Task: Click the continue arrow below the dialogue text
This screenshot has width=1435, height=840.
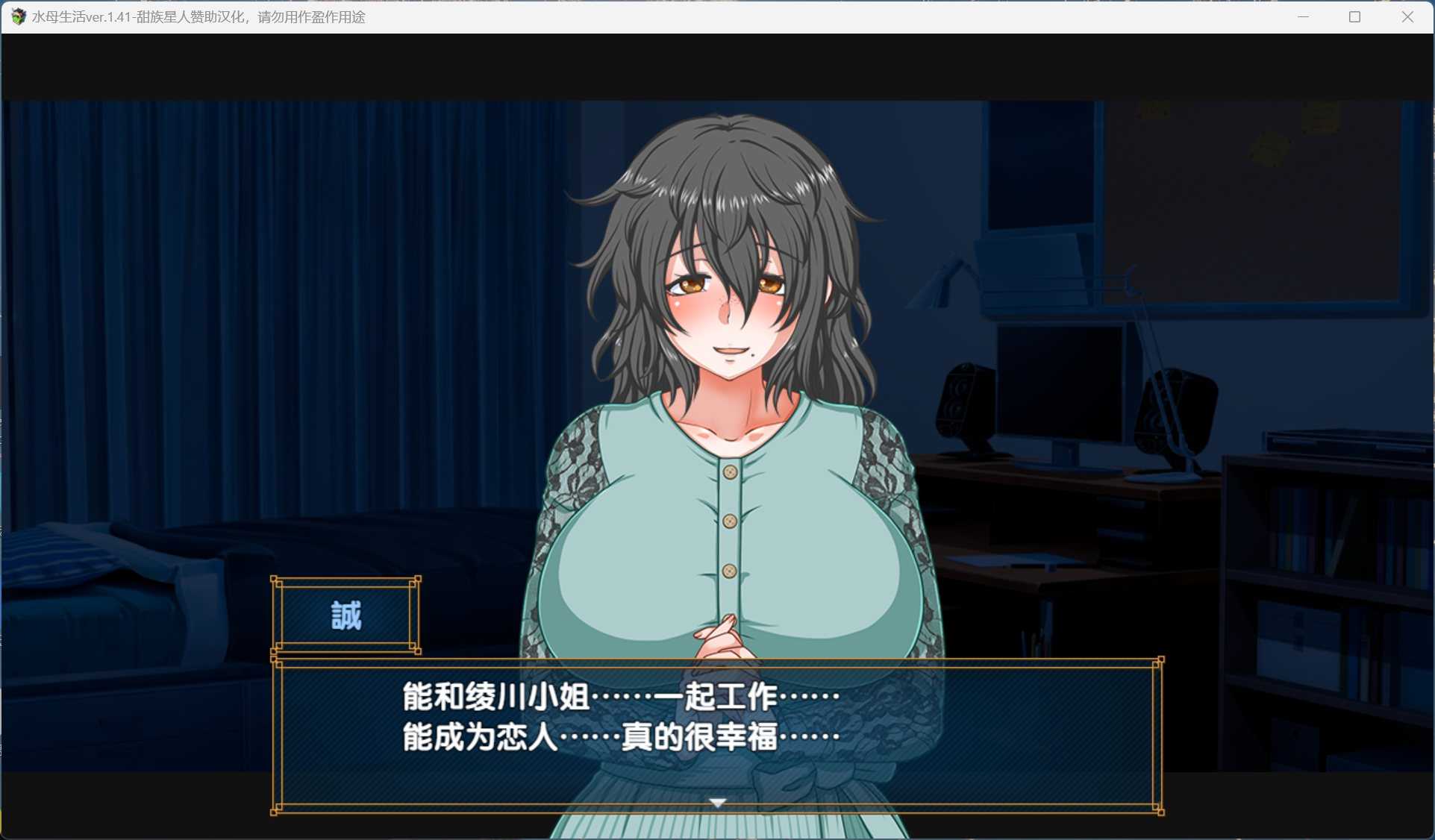Action: click(x=717, y=802)
